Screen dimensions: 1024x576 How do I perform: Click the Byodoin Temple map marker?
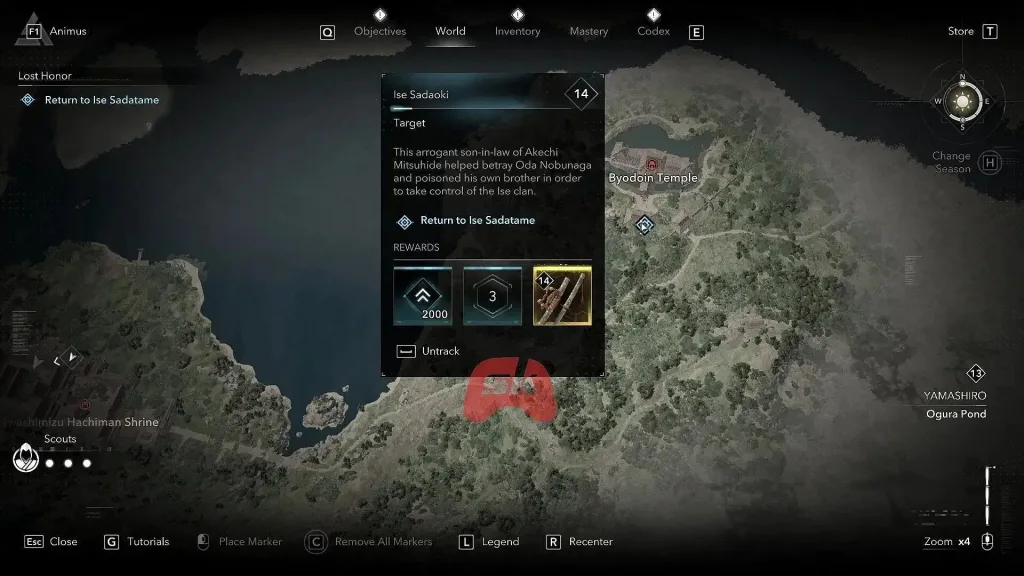[x=653, y=164]
